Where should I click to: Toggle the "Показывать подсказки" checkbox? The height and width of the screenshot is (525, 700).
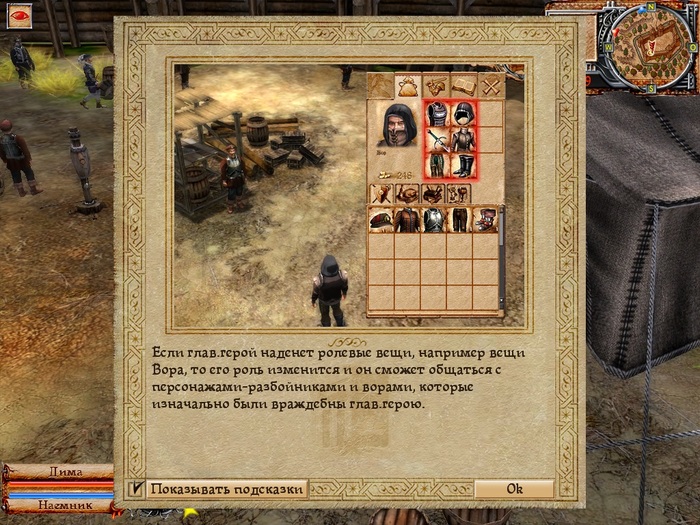pos(137,489)
